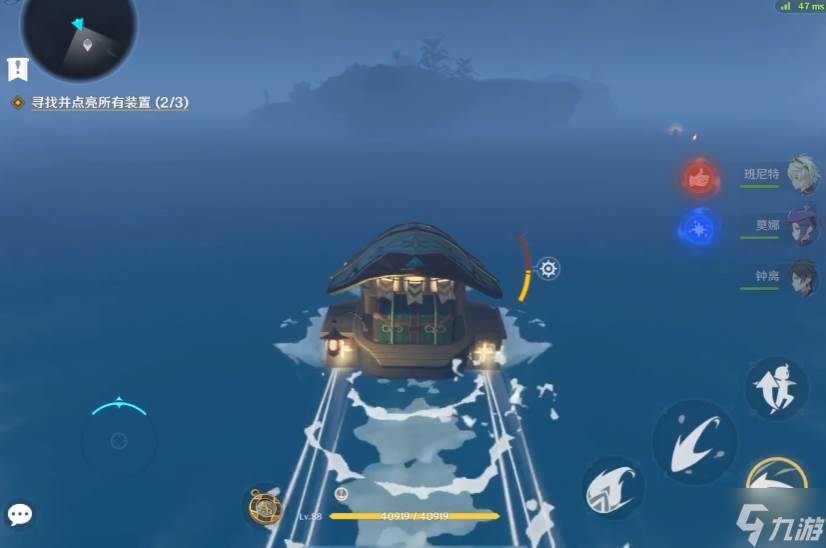The height and width of the screenshot is (548, 826).
Task: Switch to party member 班尼特
Action: click(803, 172)
